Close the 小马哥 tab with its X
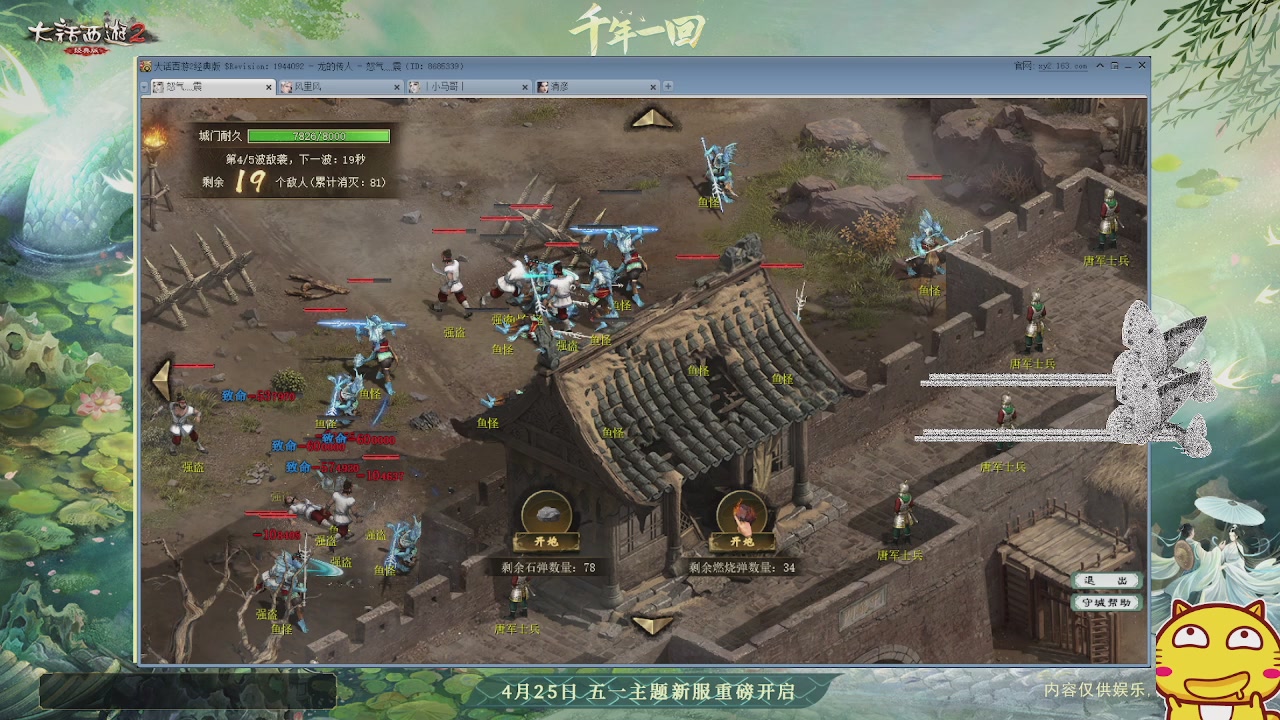 (525, 86)
